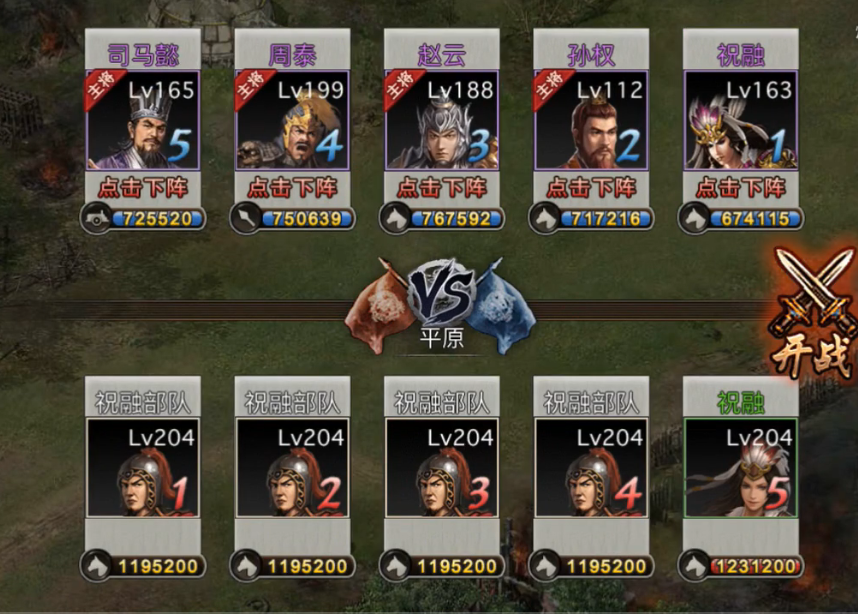Image resolution: width=858 pixels, height=614 pixels.
Task: Select 赵云's Lv188 portrait
Action: 442,120
